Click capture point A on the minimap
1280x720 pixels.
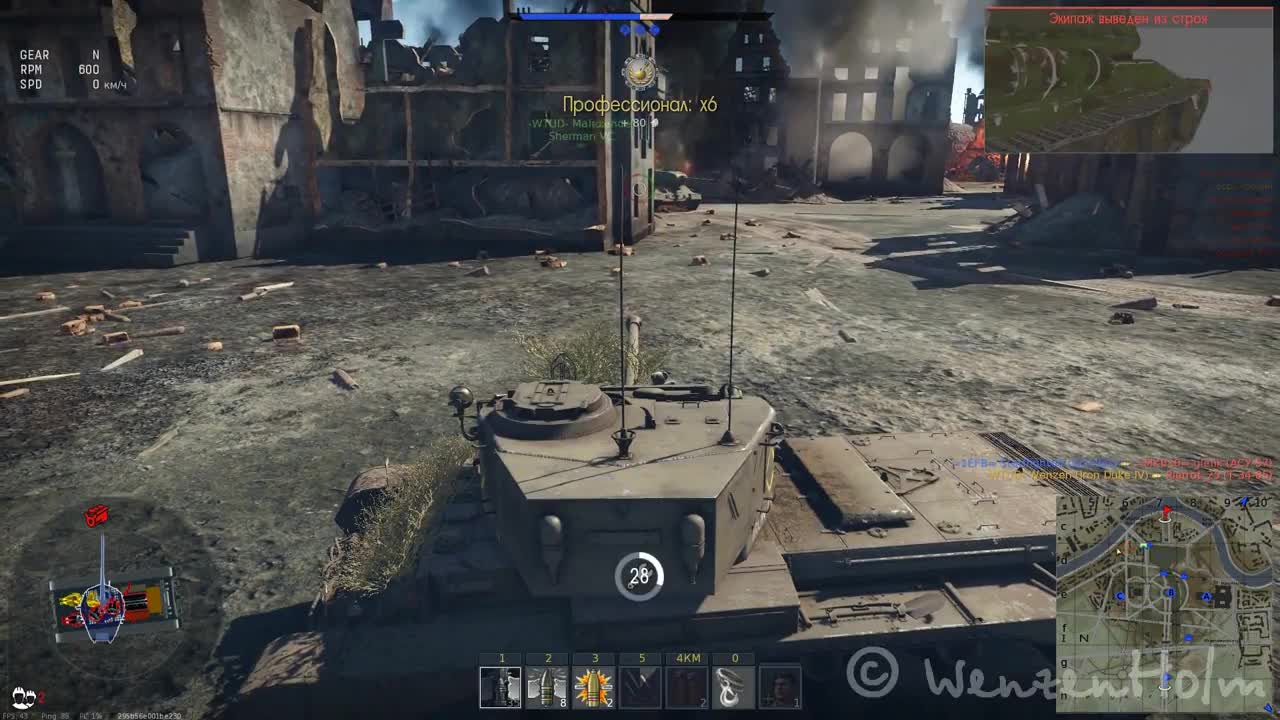click(x=1206, y=595)
